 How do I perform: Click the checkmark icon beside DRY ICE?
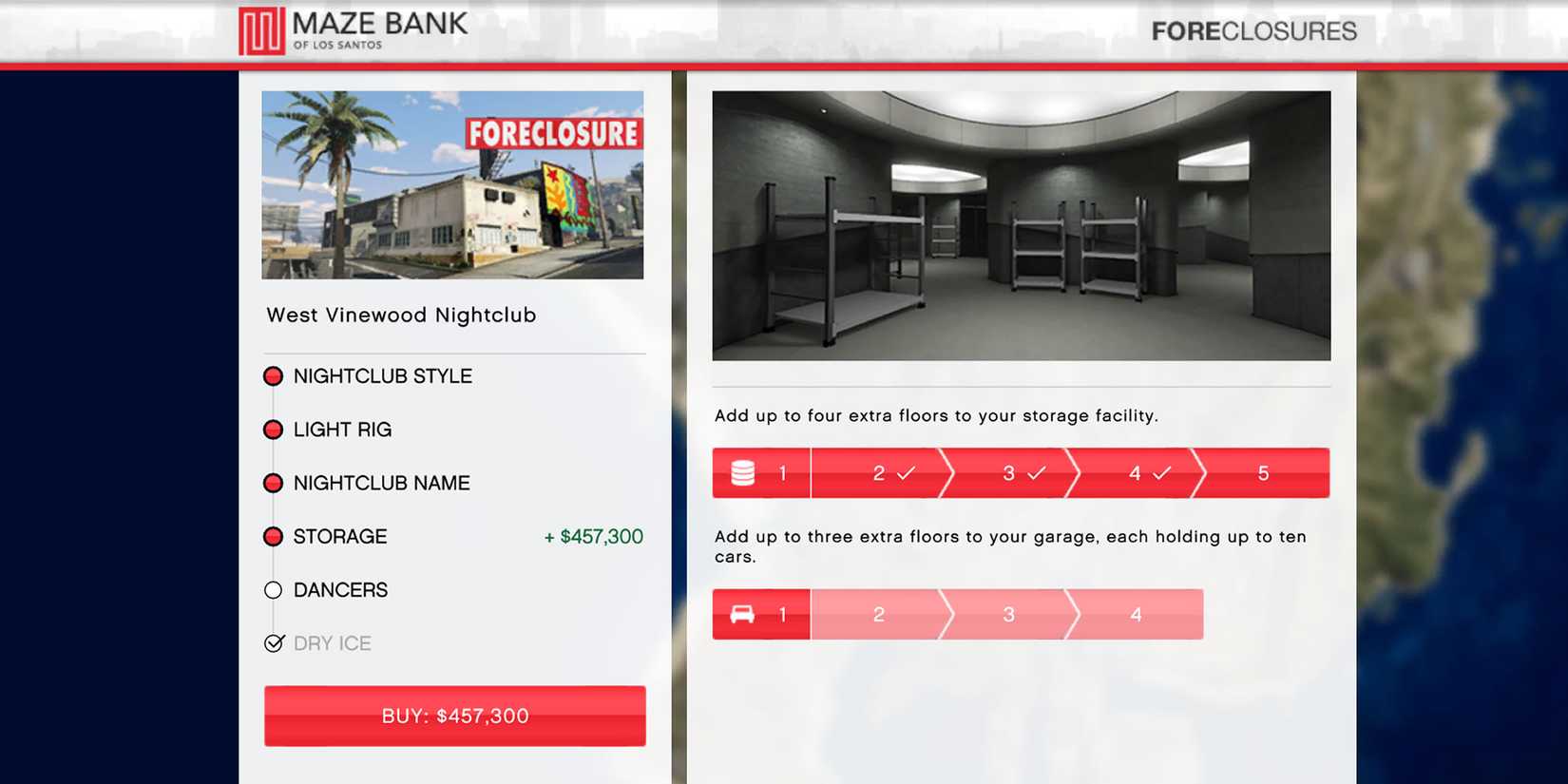click(x=274, y=643)
